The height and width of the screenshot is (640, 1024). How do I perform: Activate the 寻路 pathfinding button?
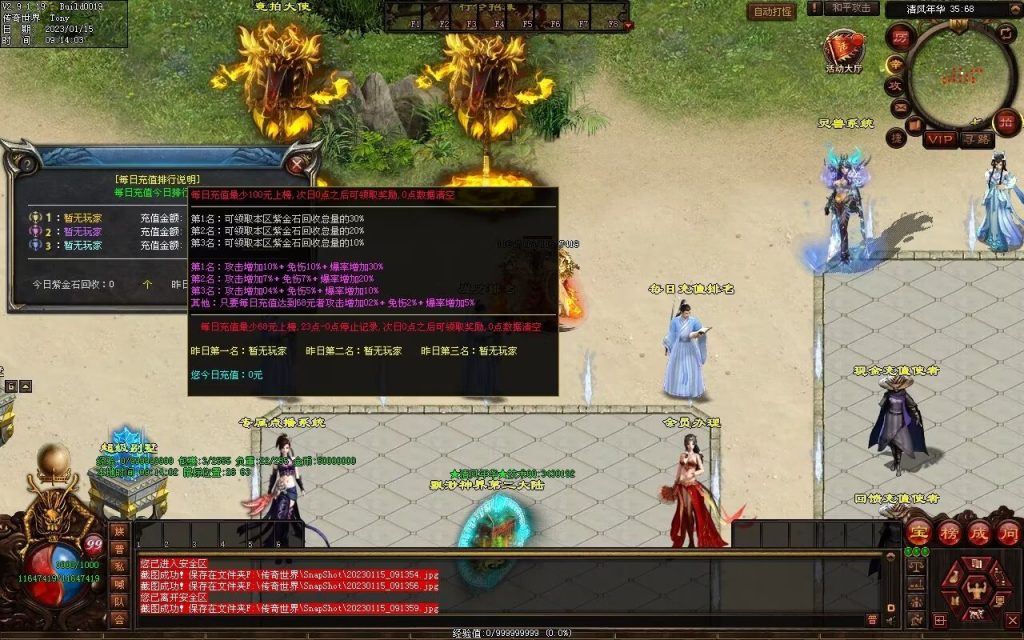[x=977, y=139]
